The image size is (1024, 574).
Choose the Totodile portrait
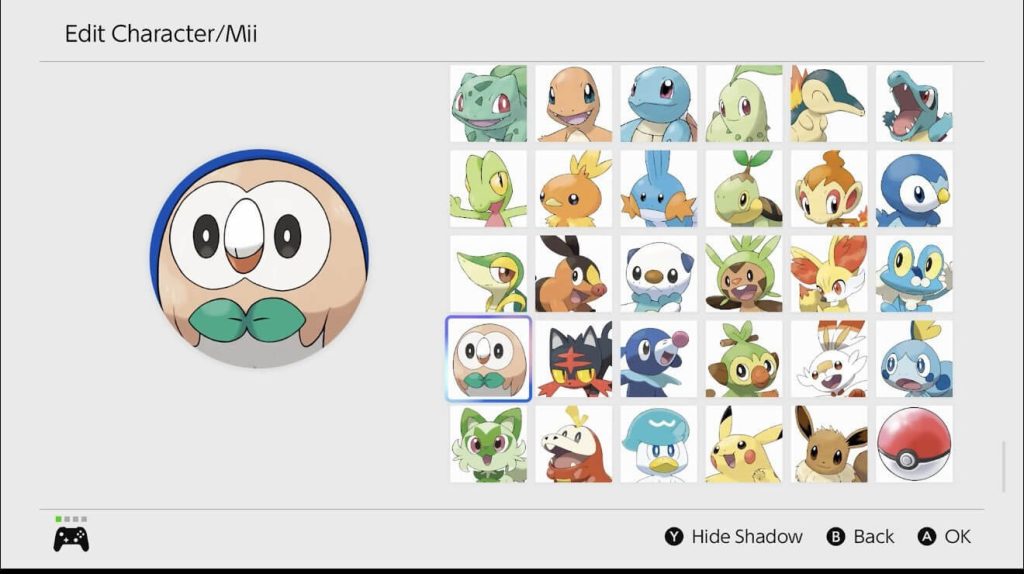(x=914, y=104)
